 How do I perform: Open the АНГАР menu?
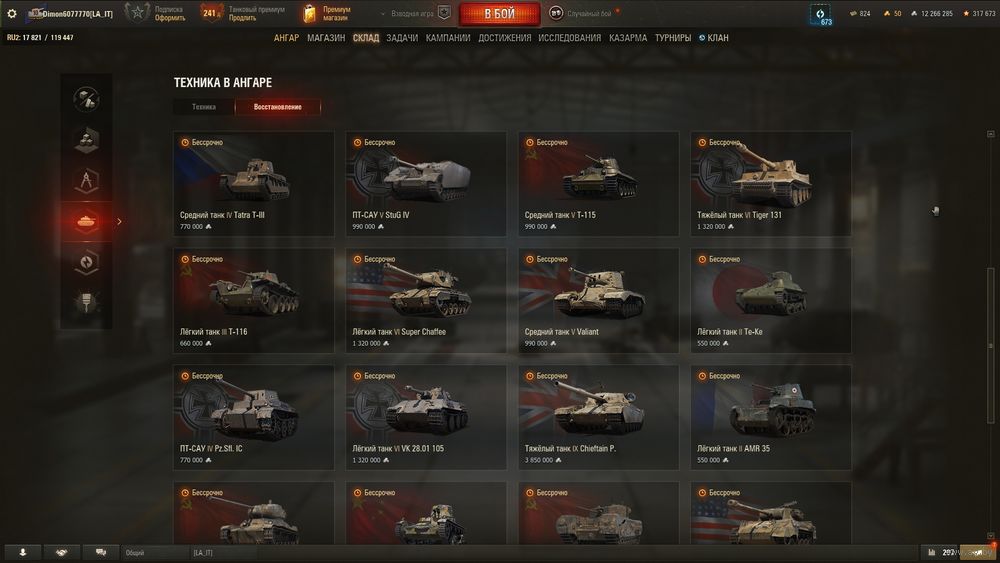[286, 38]
